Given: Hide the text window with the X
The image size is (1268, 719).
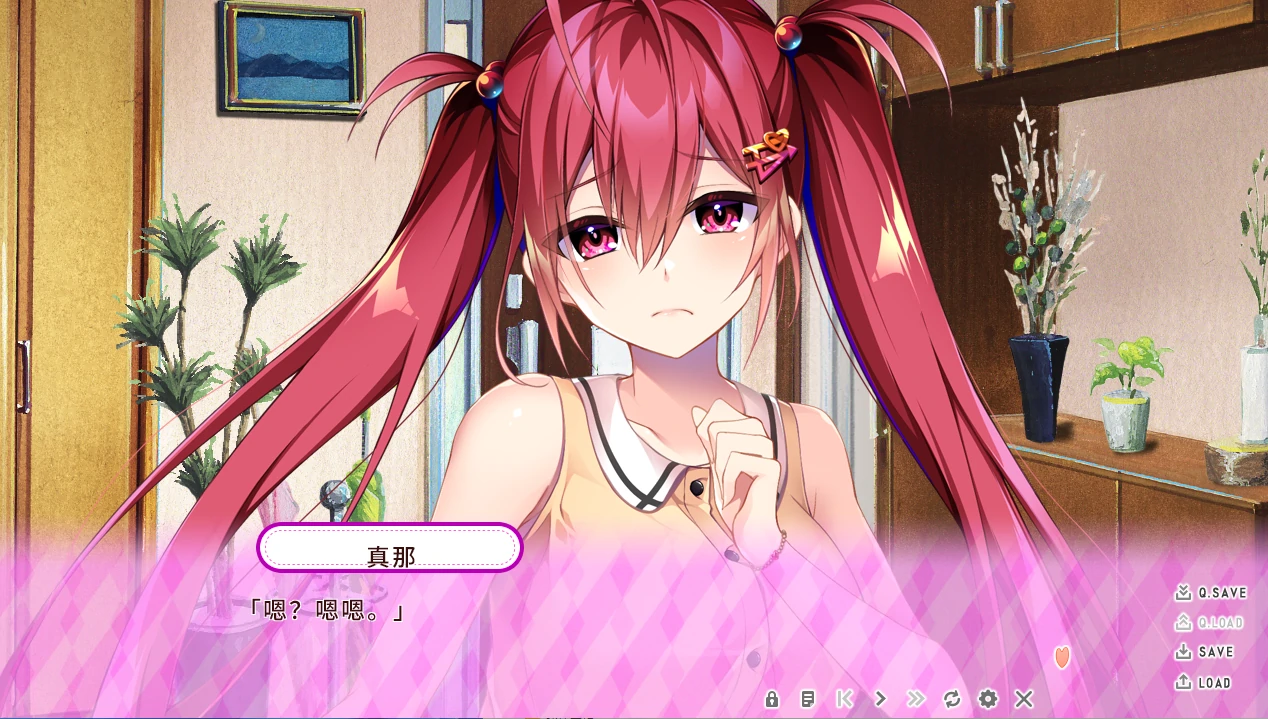Looking at the screenshot, I should click(x=1024, y=699).
